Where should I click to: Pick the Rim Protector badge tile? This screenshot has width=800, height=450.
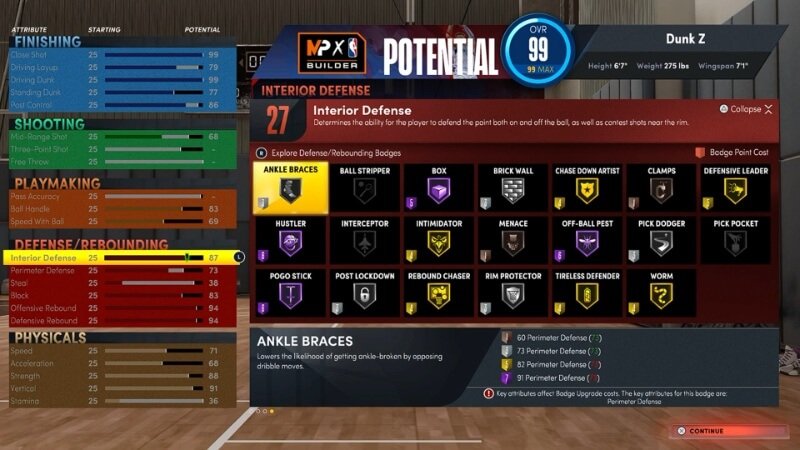[513, 291]
